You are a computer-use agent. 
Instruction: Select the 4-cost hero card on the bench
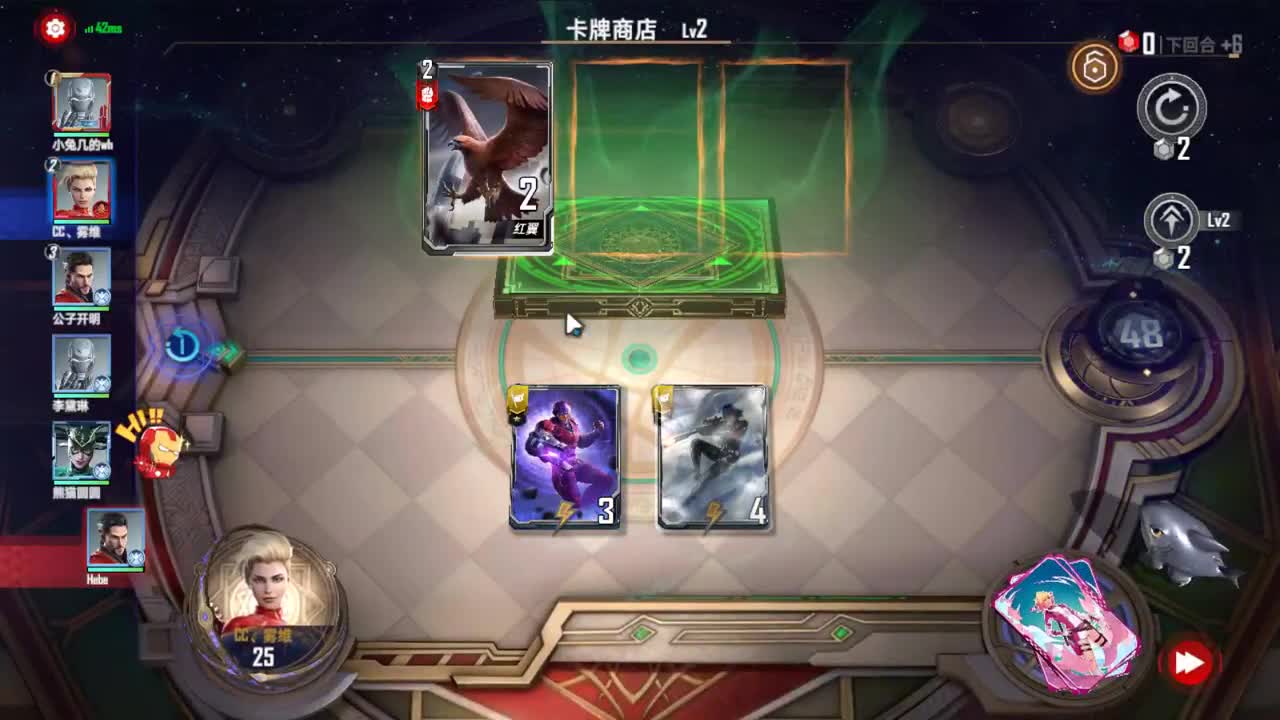pyautogui.click(x=712, y=455)
